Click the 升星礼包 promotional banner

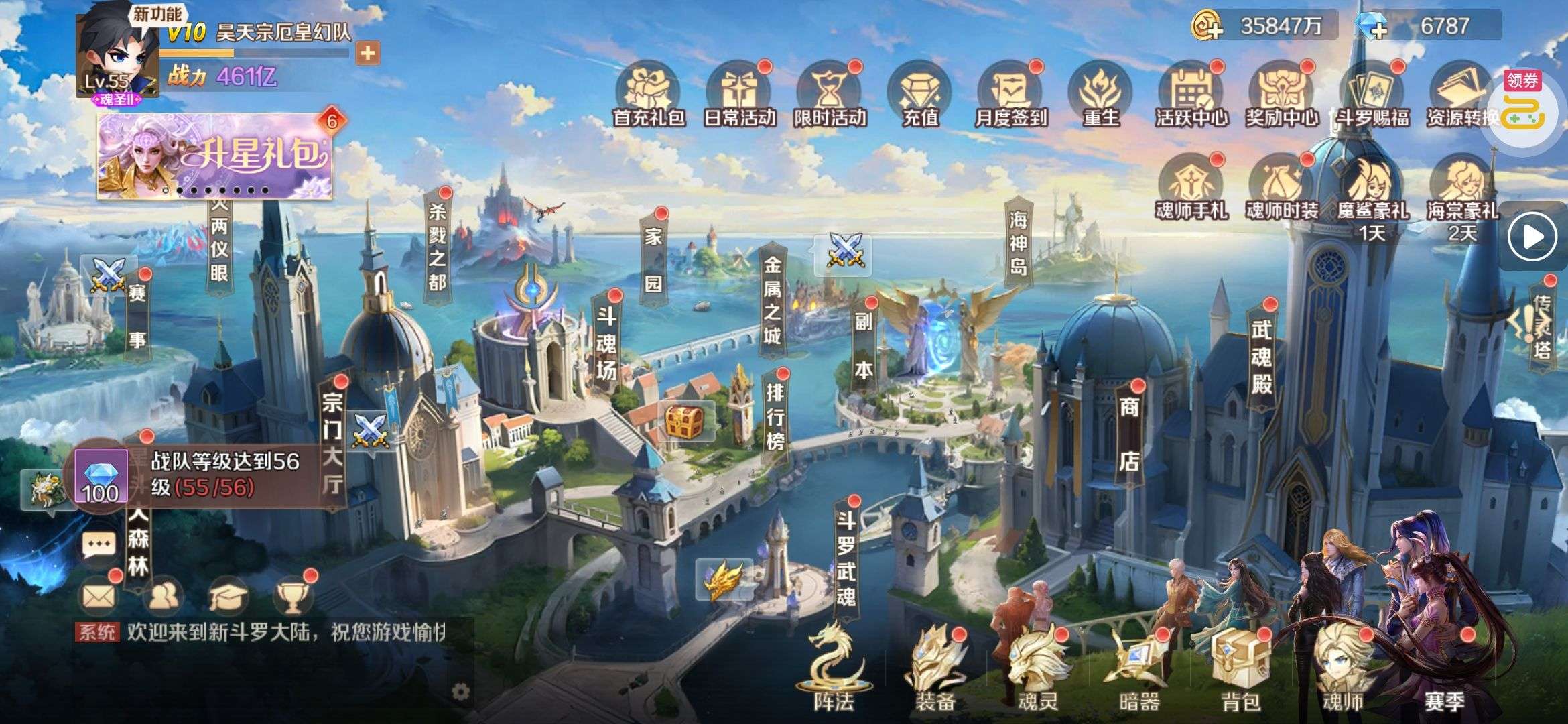[x=214, y=156]
